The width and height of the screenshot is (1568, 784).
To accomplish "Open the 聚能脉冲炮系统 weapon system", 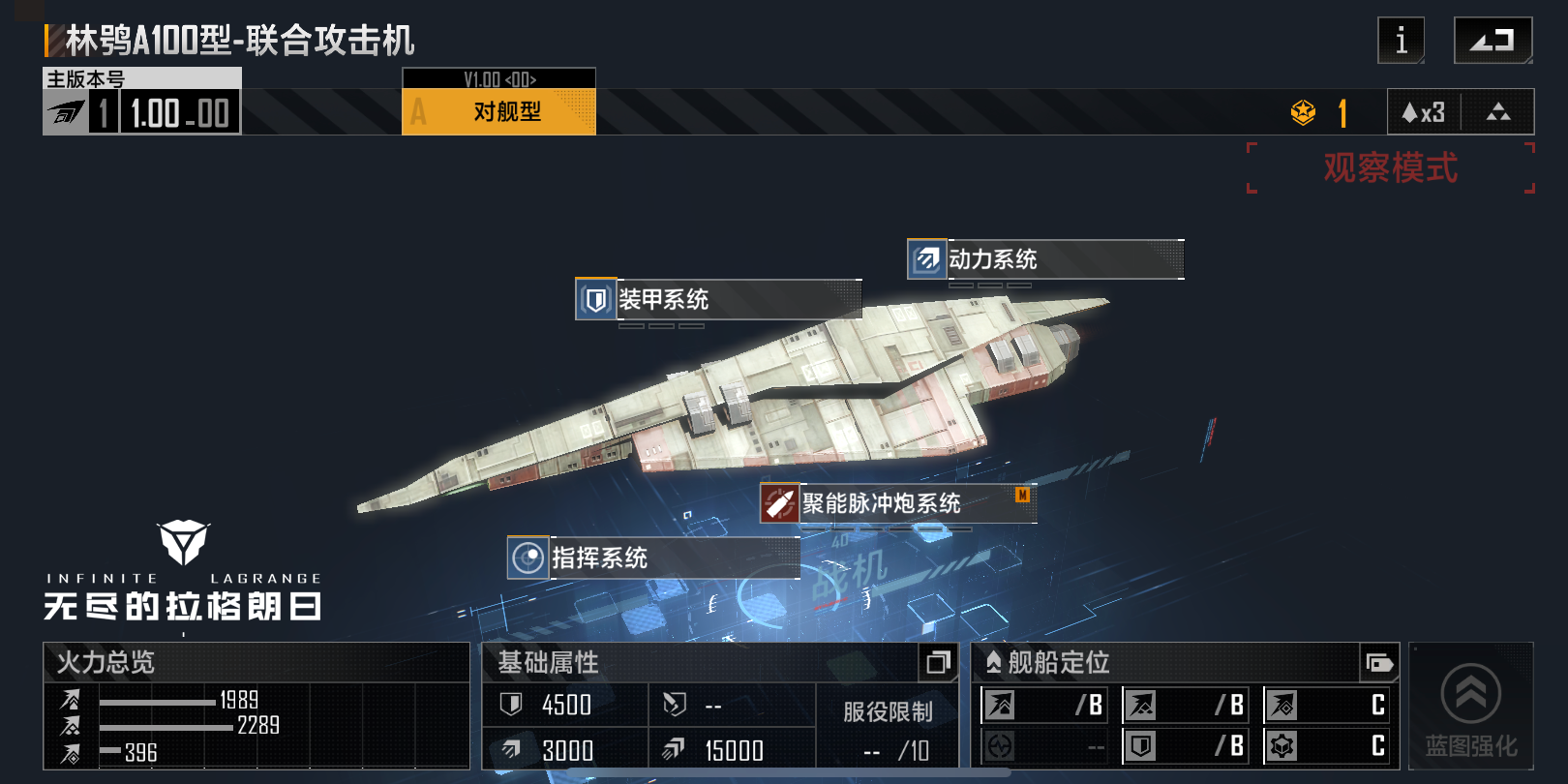I will point(897,503).
